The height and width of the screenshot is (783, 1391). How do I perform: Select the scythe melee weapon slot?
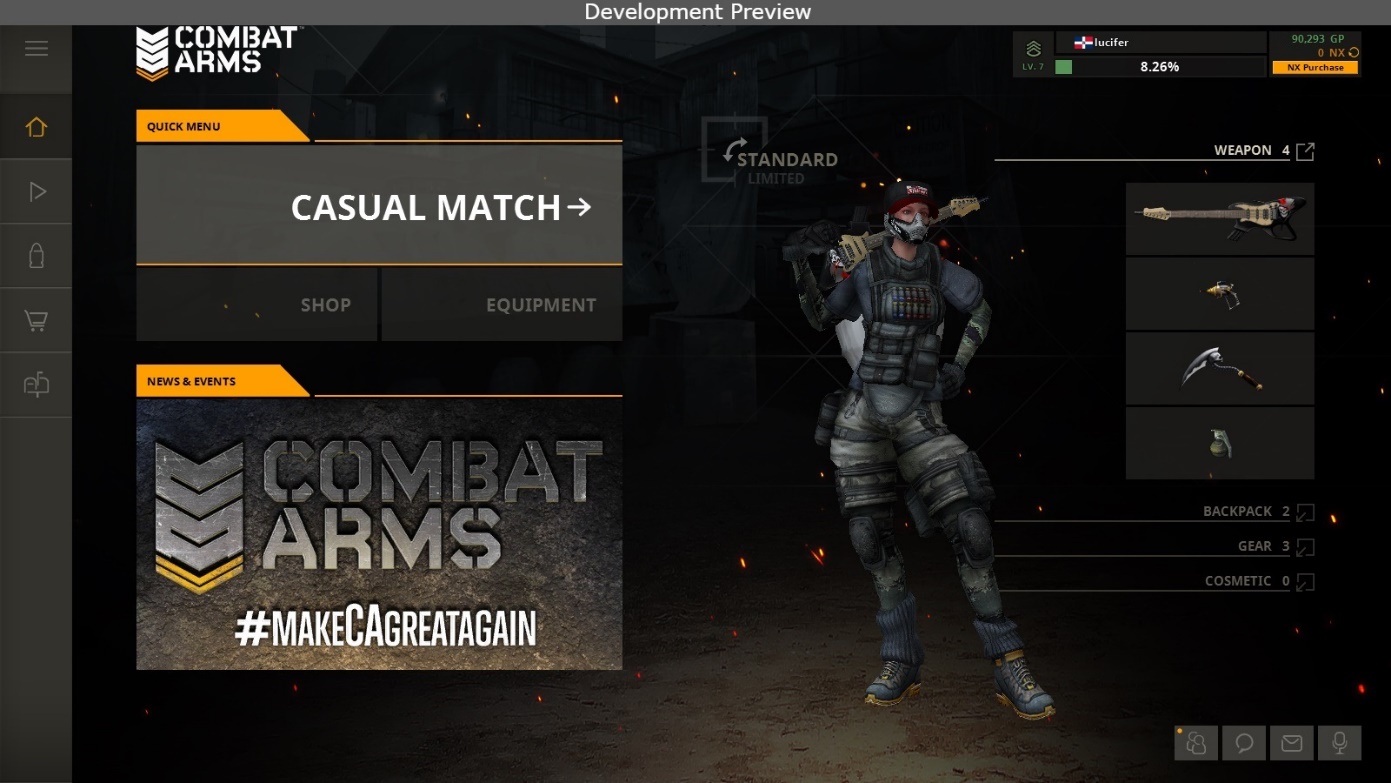tap(1220, 369)
